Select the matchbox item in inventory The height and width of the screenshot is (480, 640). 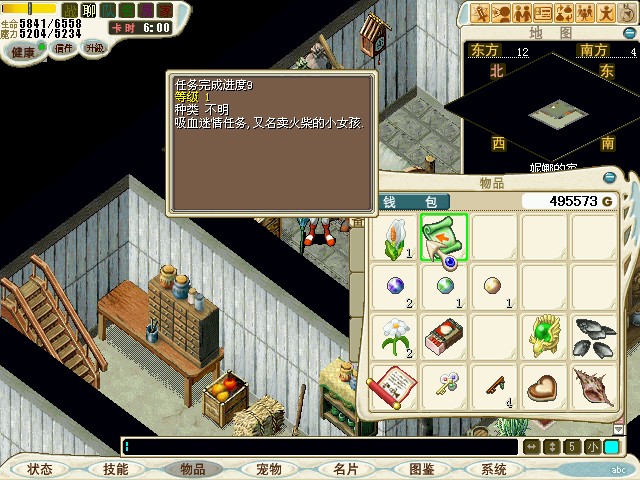(443, 337)
